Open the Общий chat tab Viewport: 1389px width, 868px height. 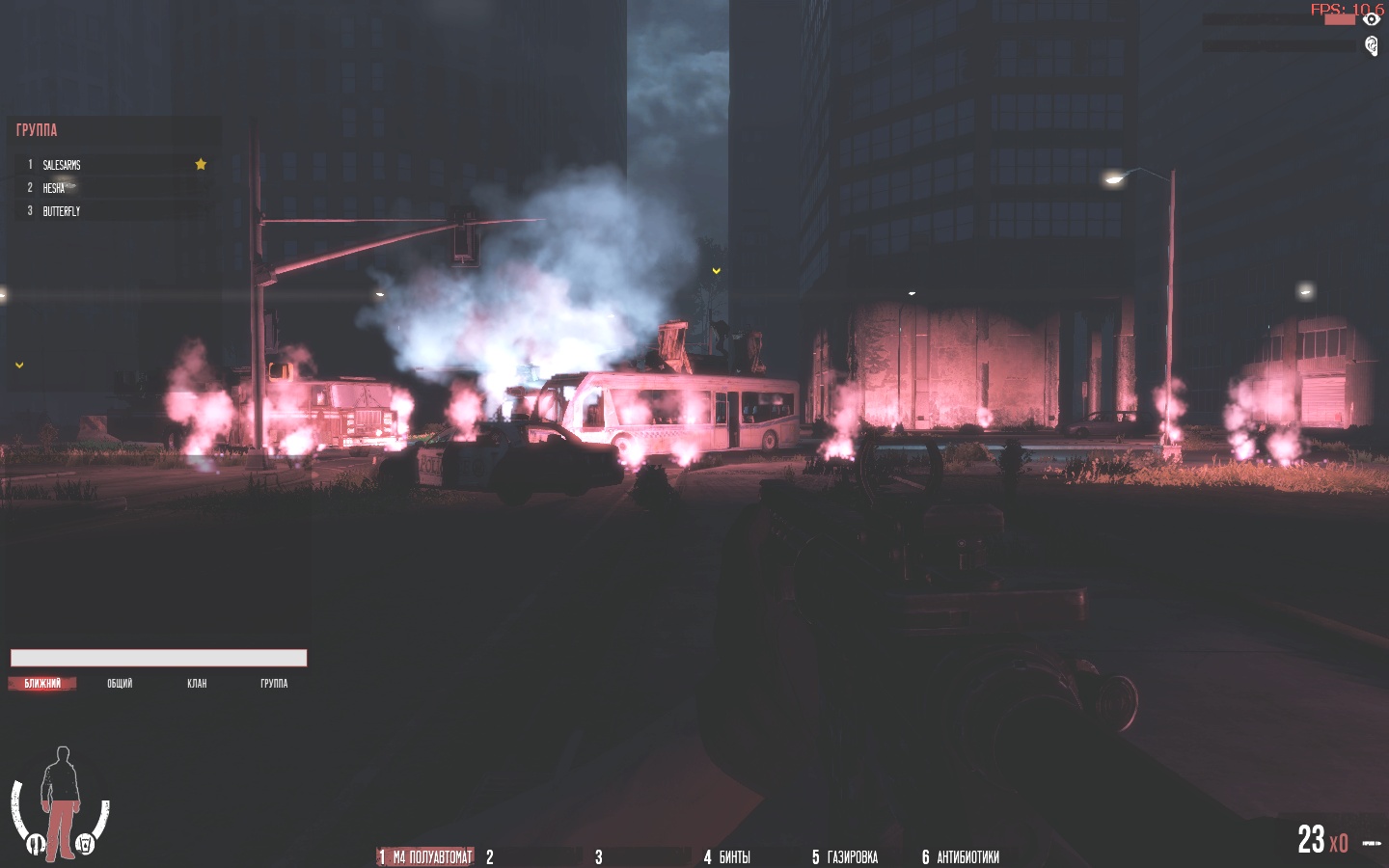(120, 683)
